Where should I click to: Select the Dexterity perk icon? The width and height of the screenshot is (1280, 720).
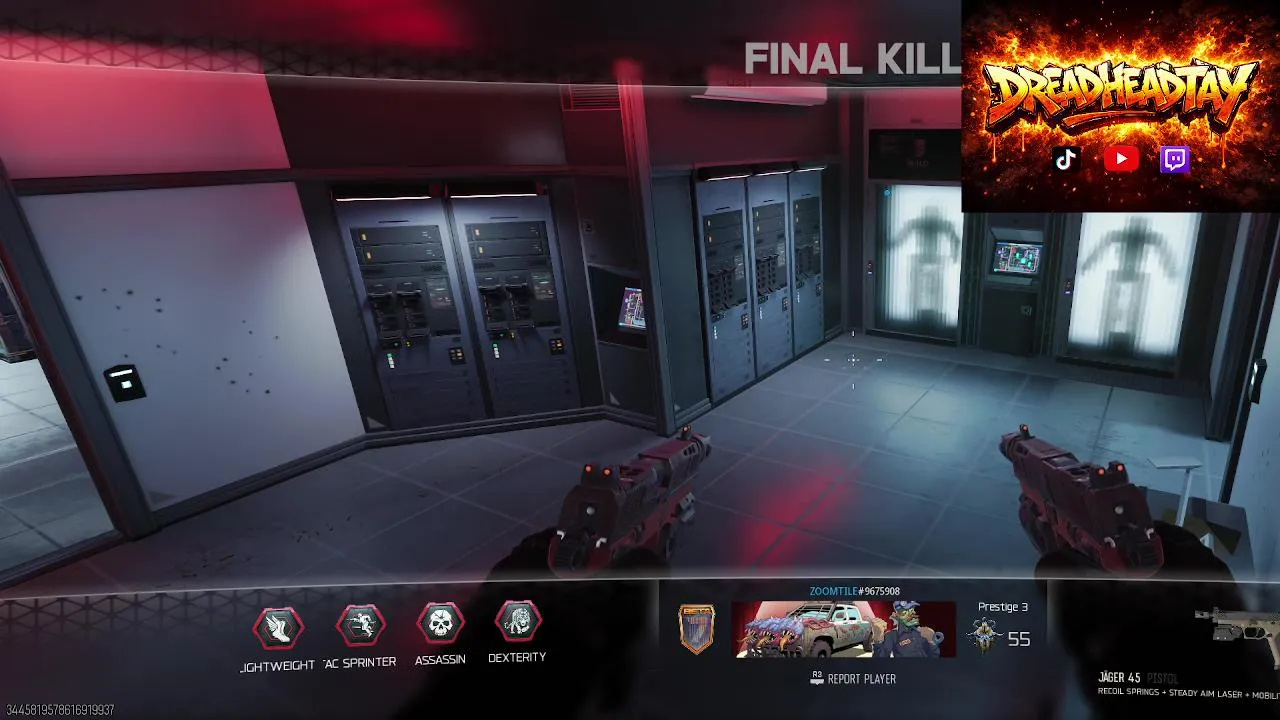click(x=517, y=622)
